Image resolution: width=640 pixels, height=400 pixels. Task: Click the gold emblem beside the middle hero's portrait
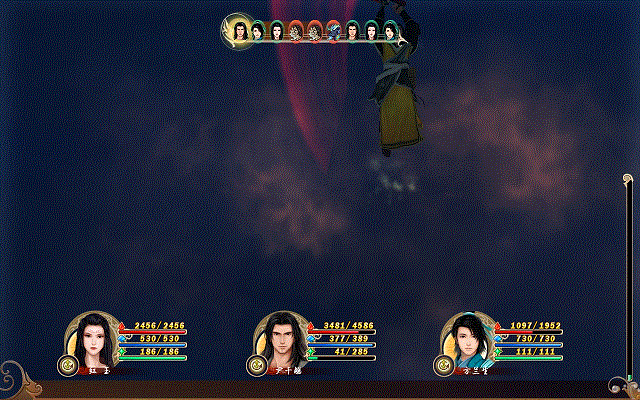(256, 366)
